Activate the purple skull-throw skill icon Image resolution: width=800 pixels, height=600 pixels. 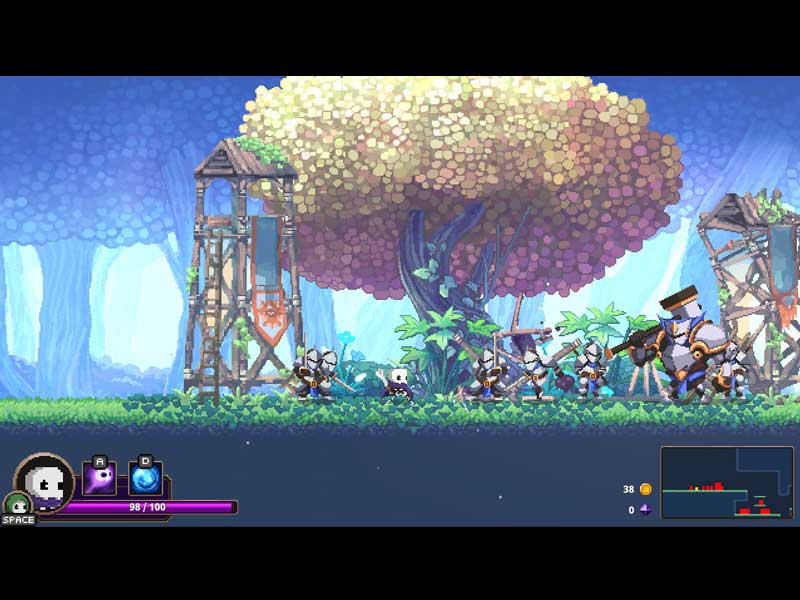[99, 479]
